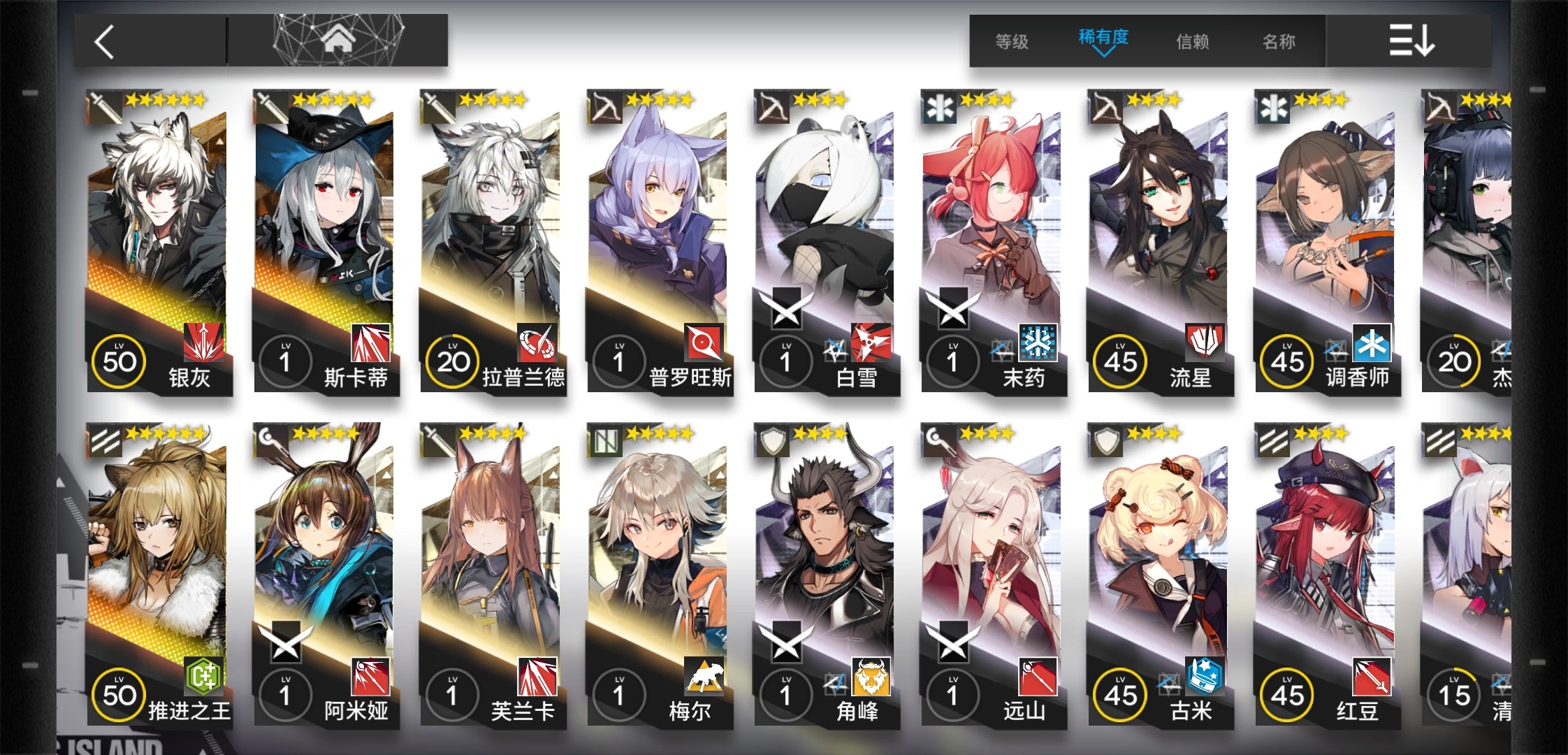
Task: Return to the home screen
Action: (x=338, y=41)
